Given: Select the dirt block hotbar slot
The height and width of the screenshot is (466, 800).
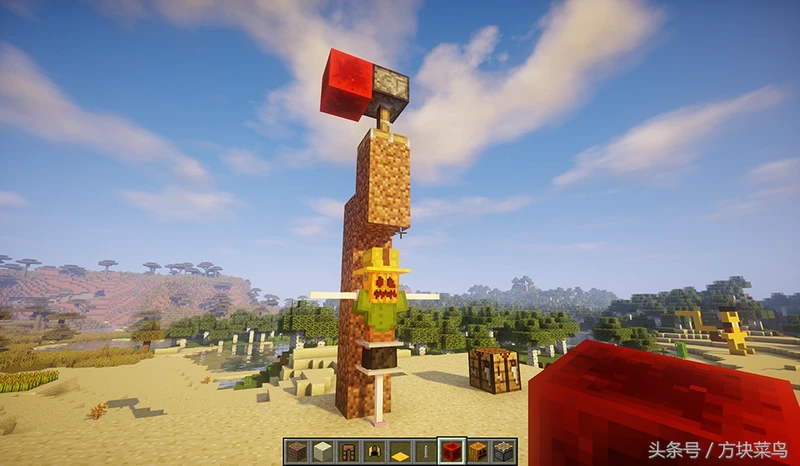Looking at the screenshot, I should 296,451.
